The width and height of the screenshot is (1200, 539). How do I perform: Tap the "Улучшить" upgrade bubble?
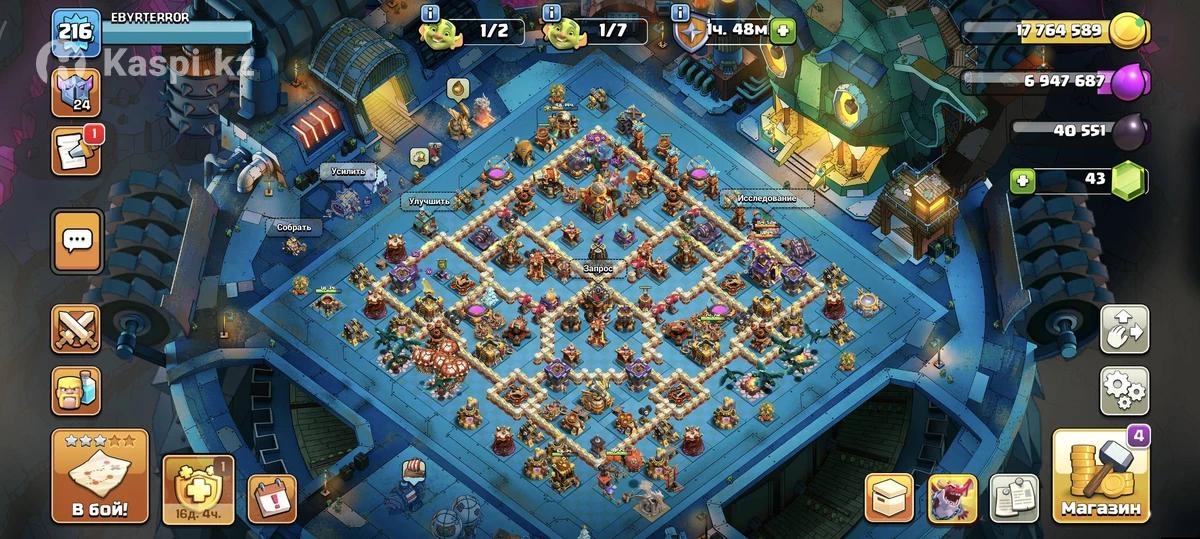pyautogui.click(x=429, y=202)
